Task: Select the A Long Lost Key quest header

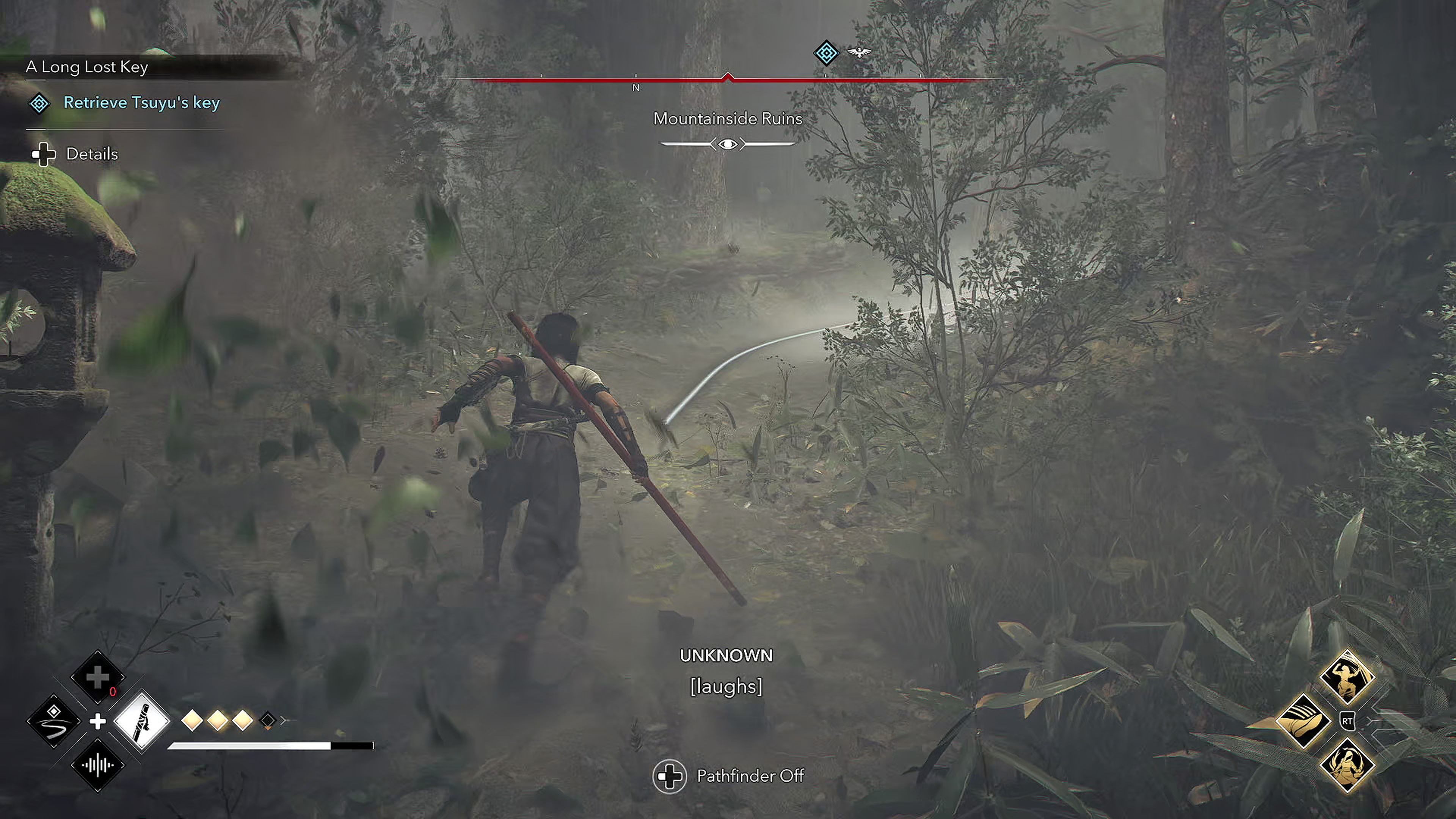Action: 86,67
